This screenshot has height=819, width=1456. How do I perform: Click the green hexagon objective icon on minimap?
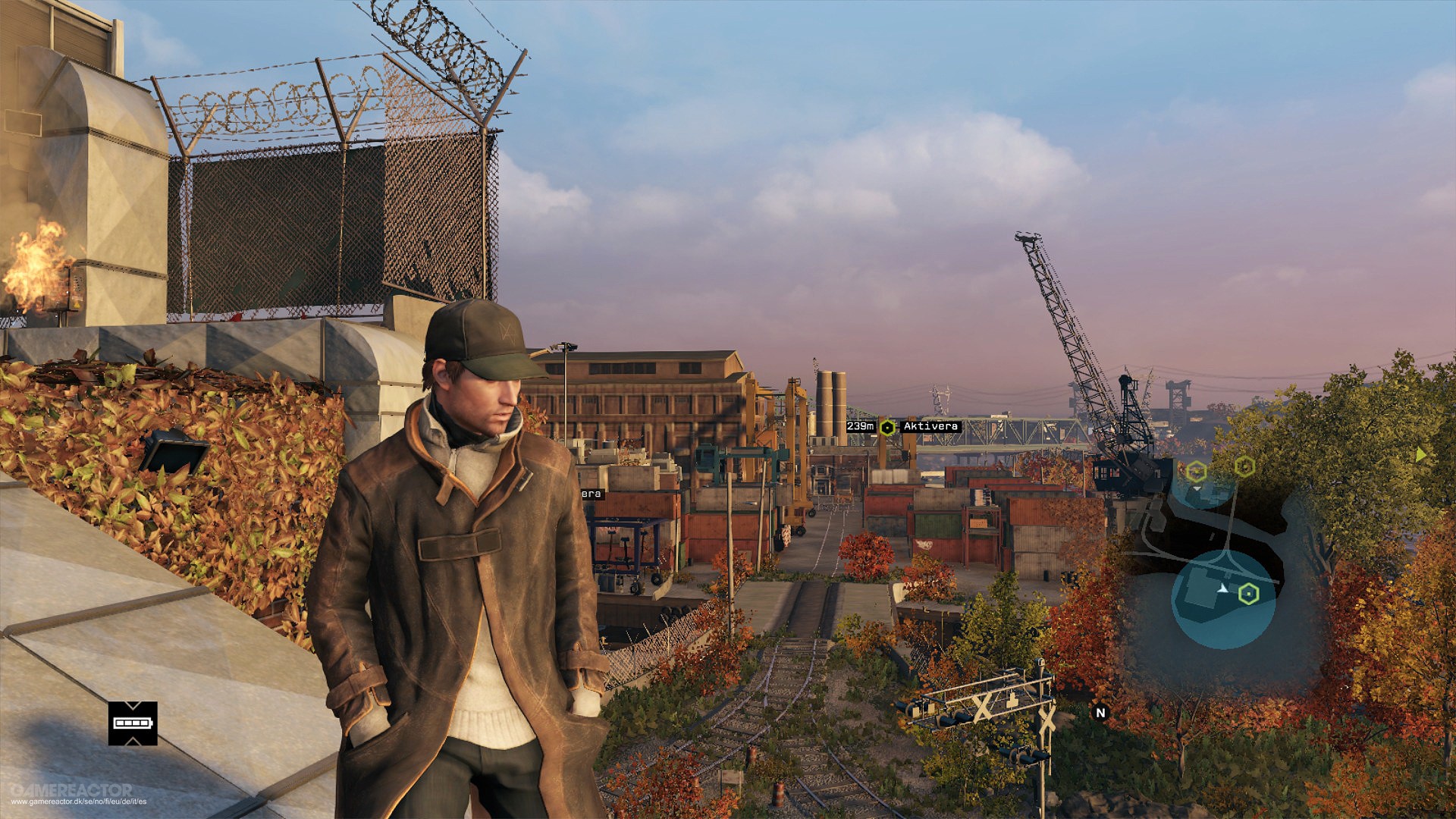point(1250,593)
